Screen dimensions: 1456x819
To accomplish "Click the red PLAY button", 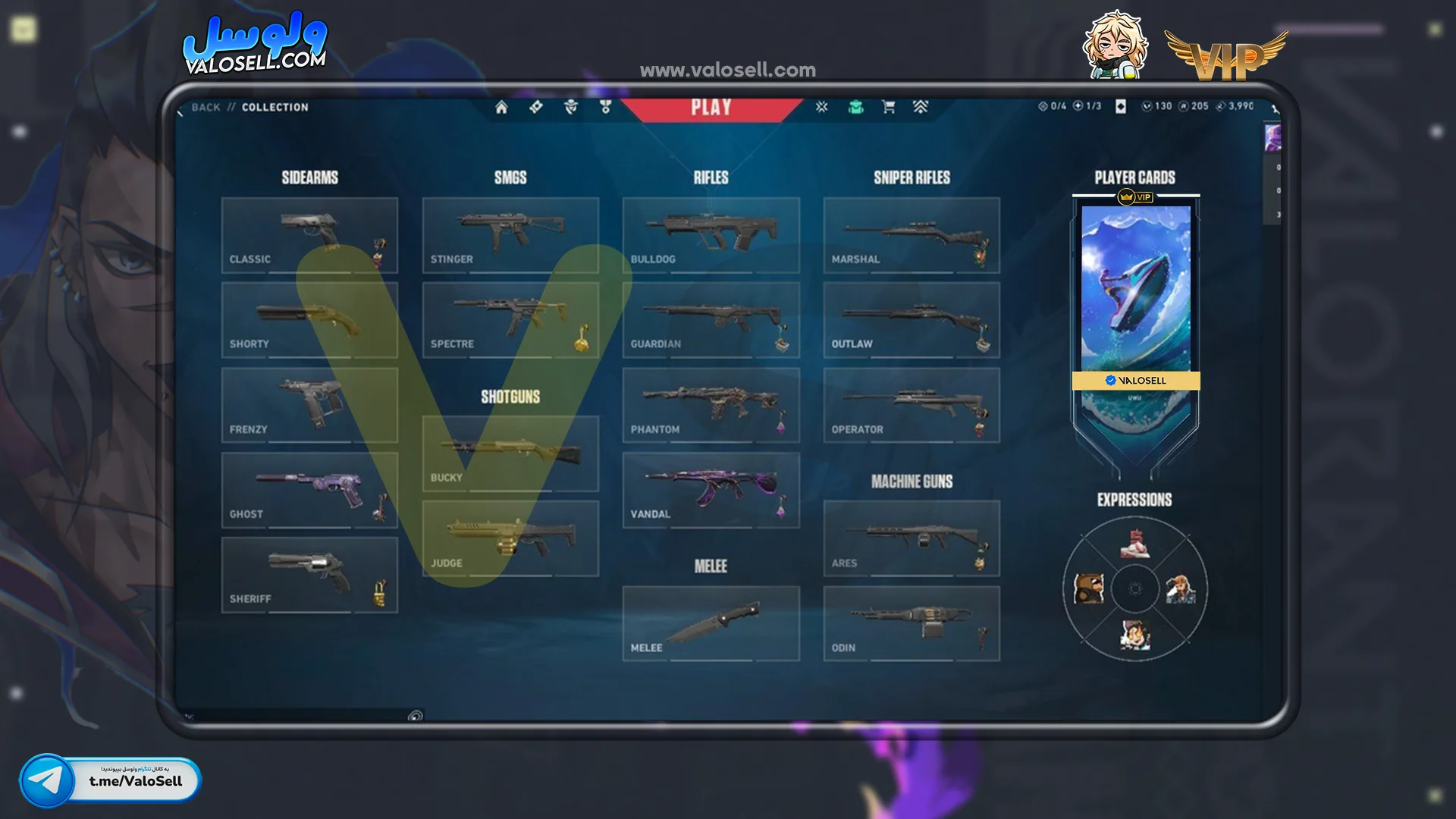I will click(x=711, y=108).
